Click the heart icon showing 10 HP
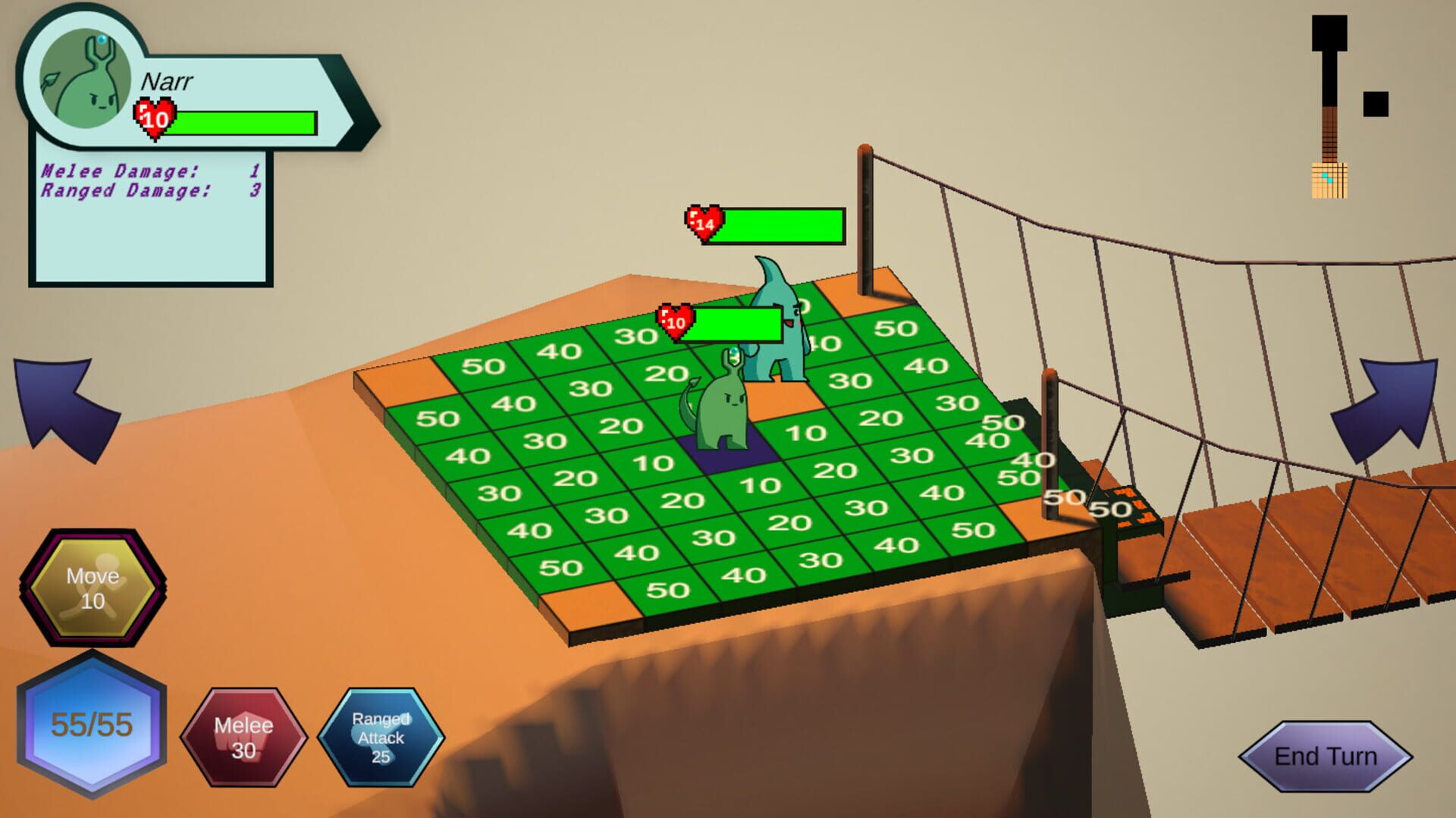1456x818 pixels. pyautogui.click(x=154, y=120)
